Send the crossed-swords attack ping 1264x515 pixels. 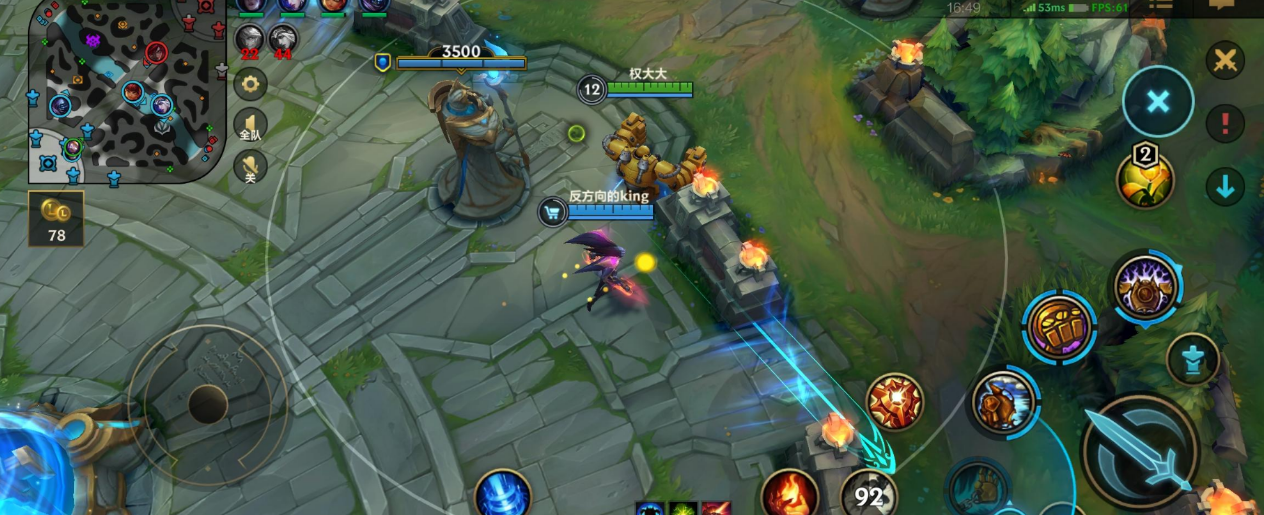pyautogui.click(x=1224, y=61)
